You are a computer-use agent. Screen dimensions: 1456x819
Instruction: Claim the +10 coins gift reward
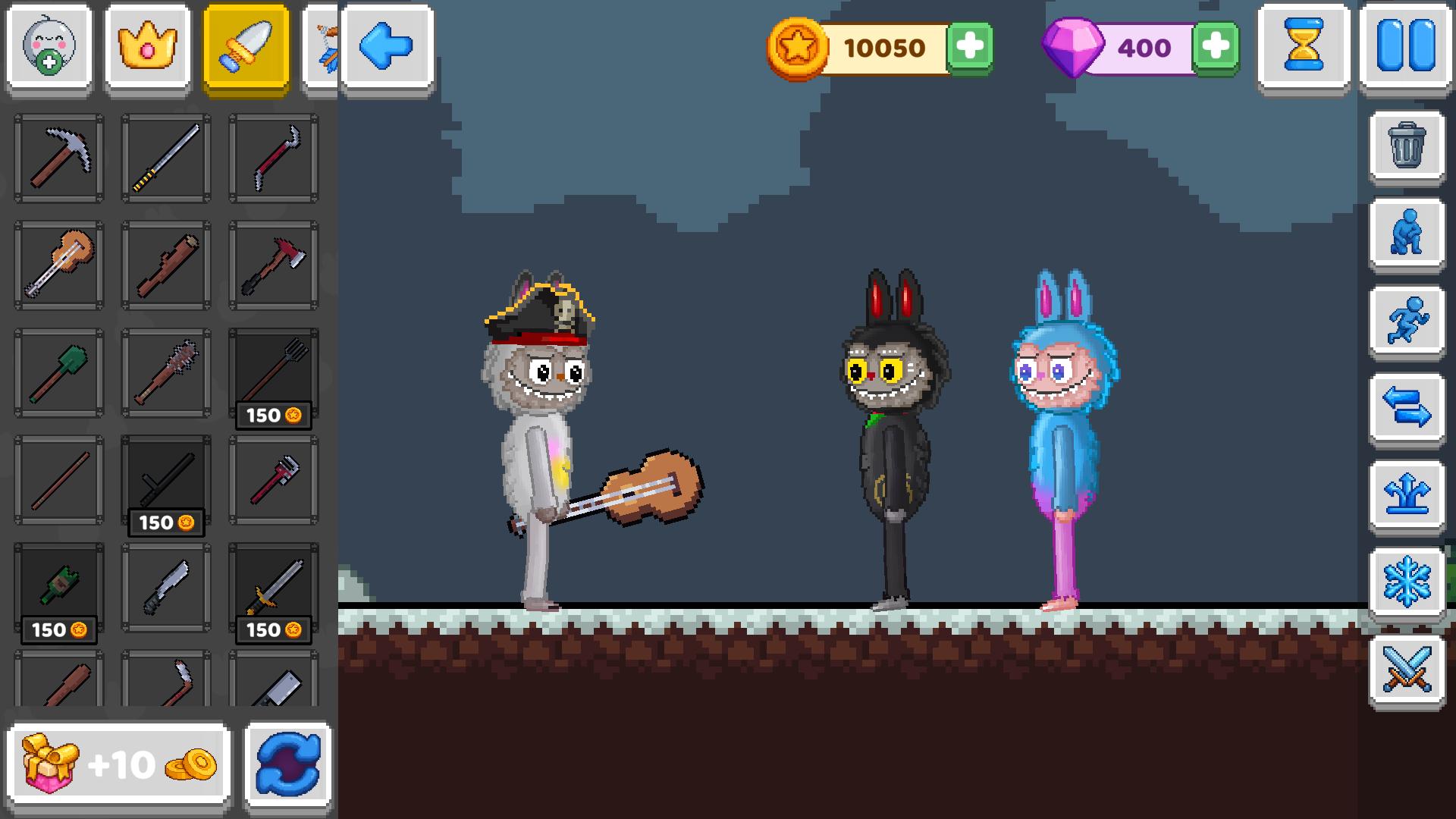click(x=118, y=764)
